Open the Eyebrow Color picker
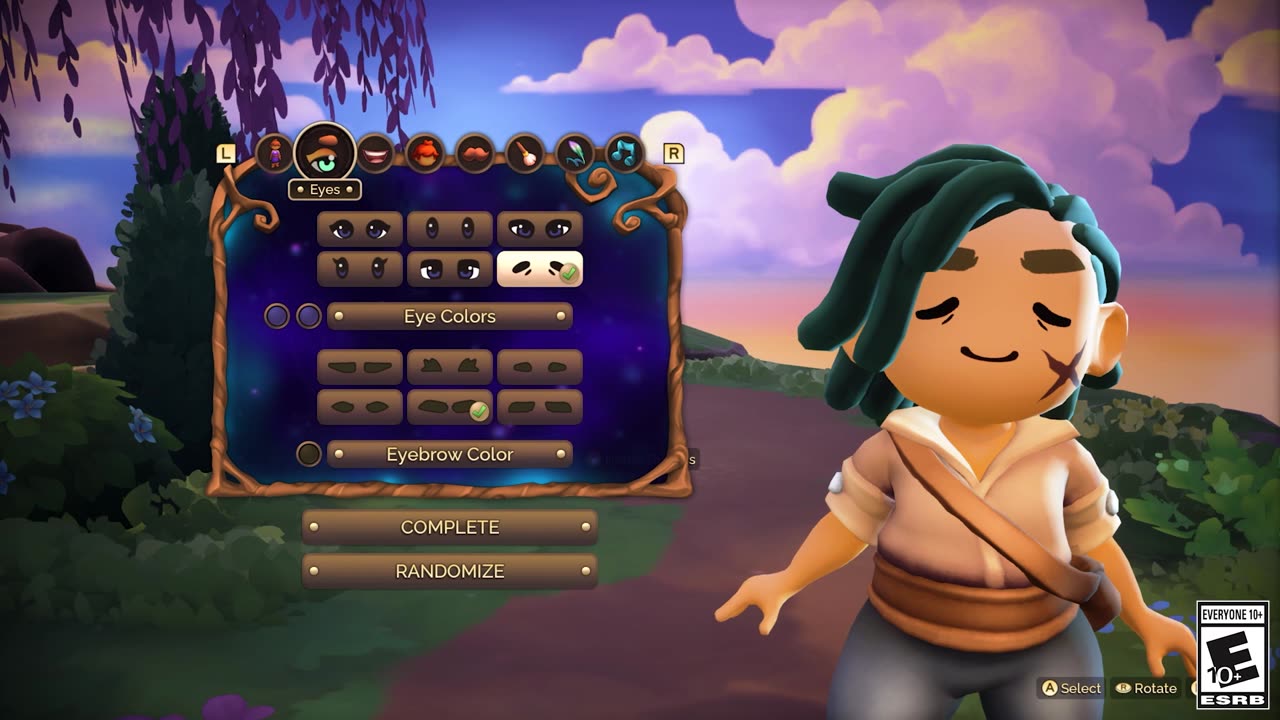The image size is (1280, 720). point(449,454)
